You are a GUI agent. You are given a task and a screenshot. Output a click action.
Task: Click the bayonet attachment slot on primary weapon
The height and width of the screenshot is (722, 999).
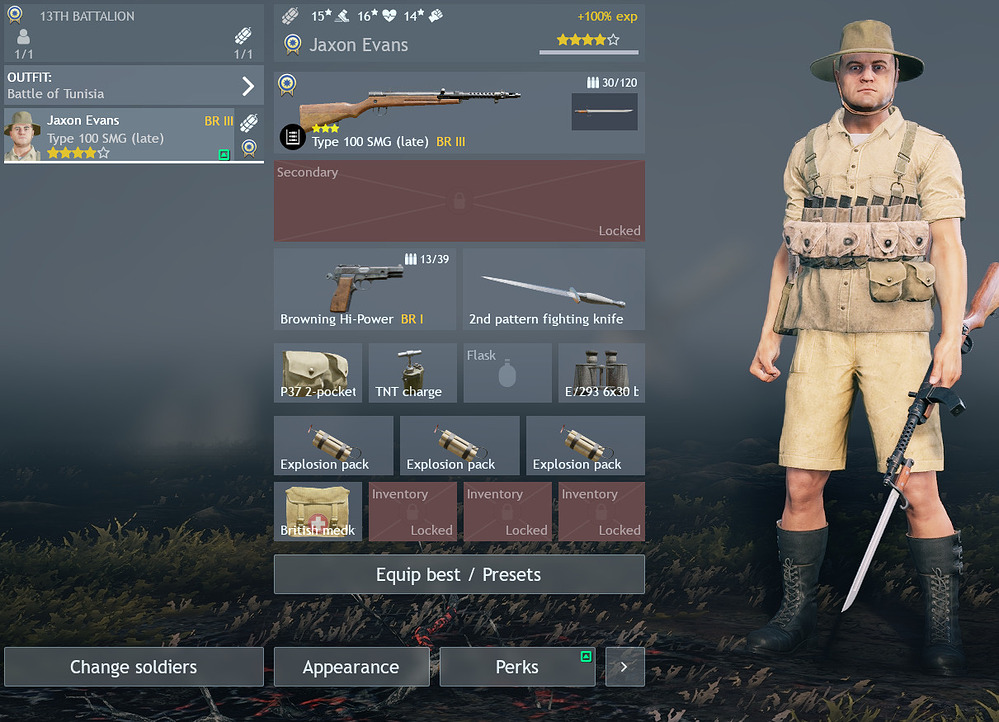[x=604, y=111]
